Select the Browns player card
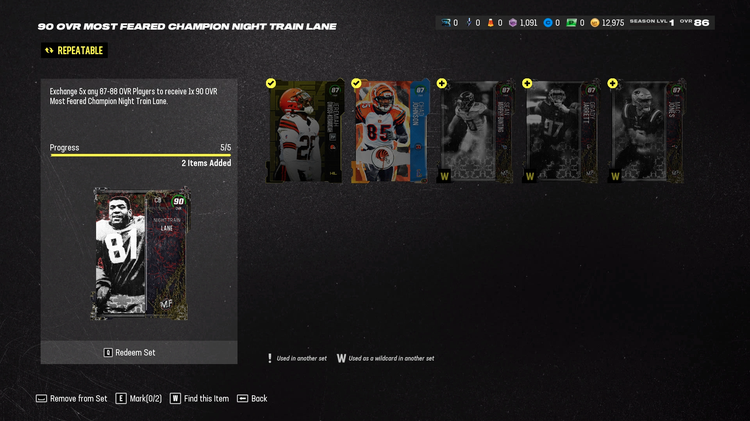 click(x=305, y=131)
